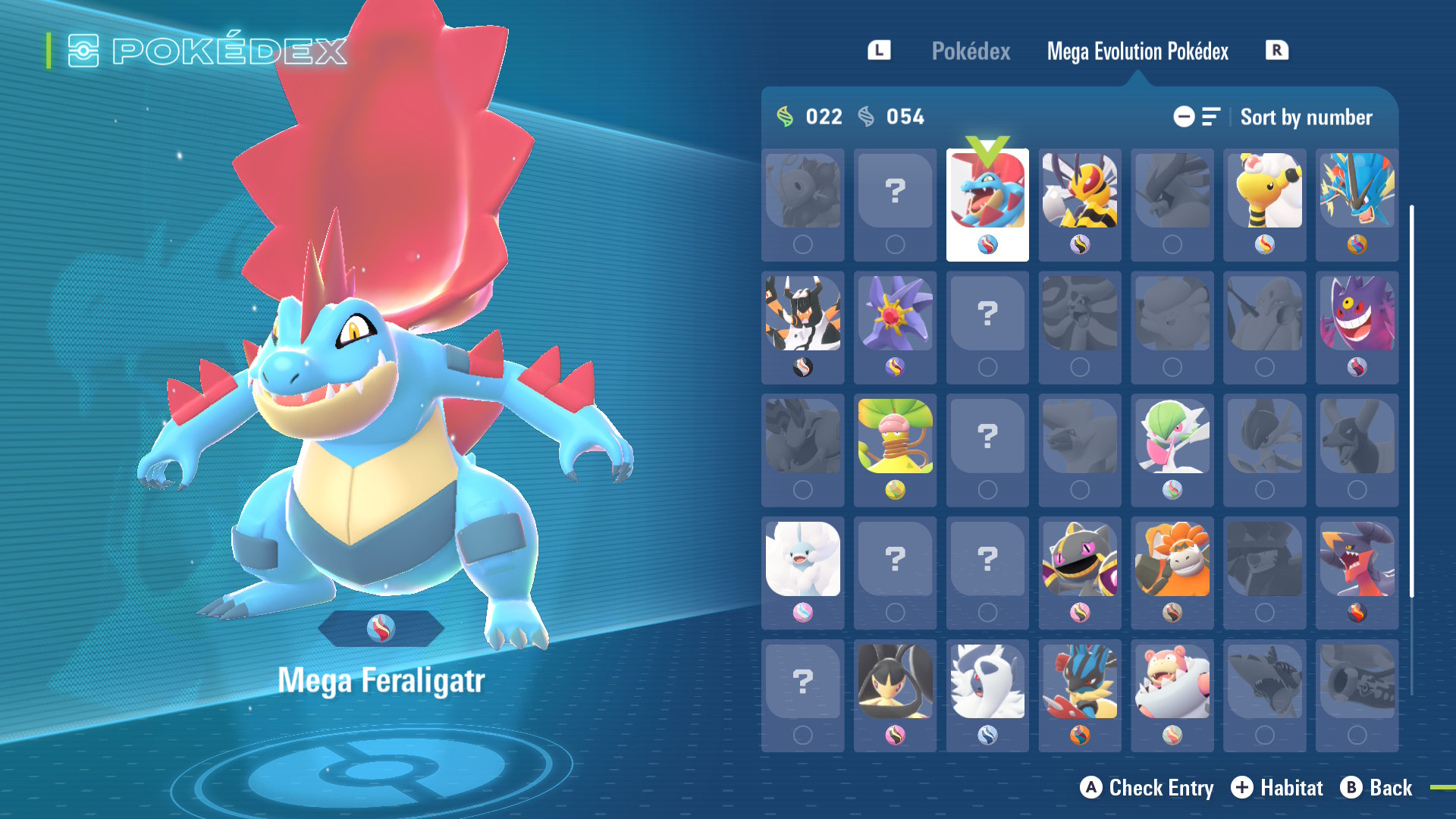Screen dimensions: 1456x819
Task: Switch to the Pokédex tab
Action: pyautogui.click(x=971, y=52)
